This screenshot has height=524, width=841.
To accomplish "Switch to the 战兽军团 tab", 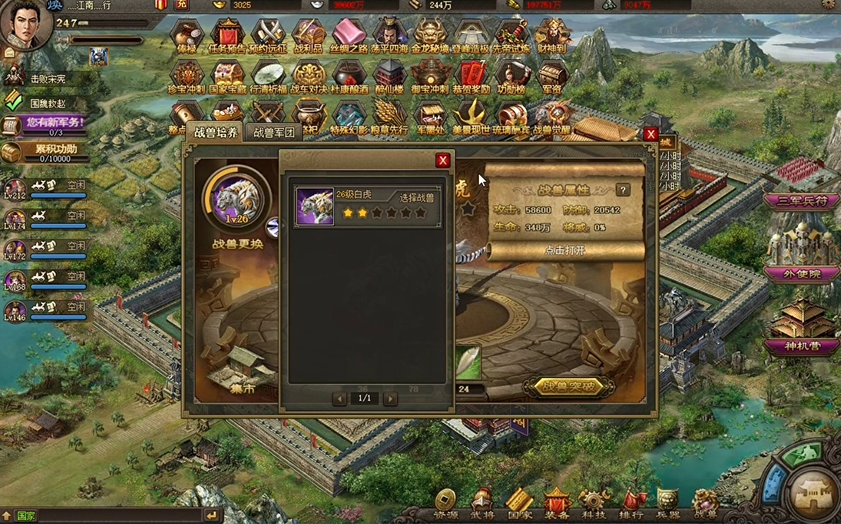I will tap(273, 133).
